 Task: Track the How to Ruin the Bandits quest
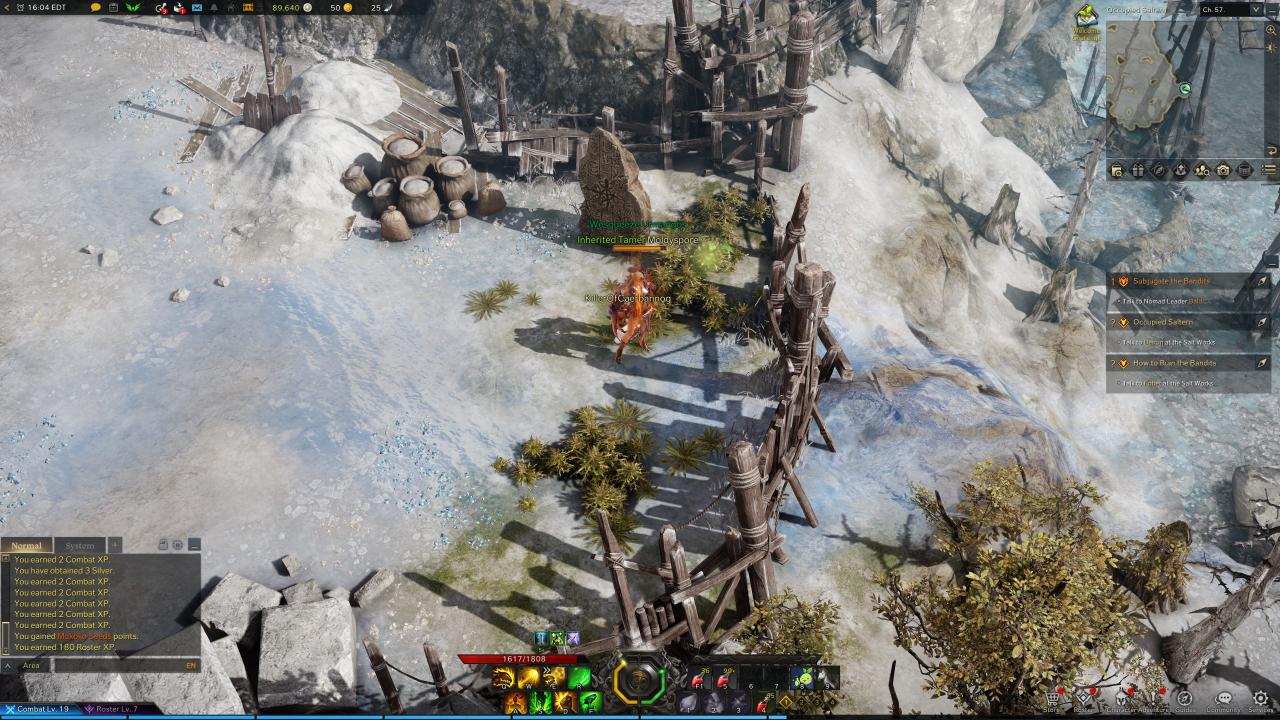tap(1262, 363)
